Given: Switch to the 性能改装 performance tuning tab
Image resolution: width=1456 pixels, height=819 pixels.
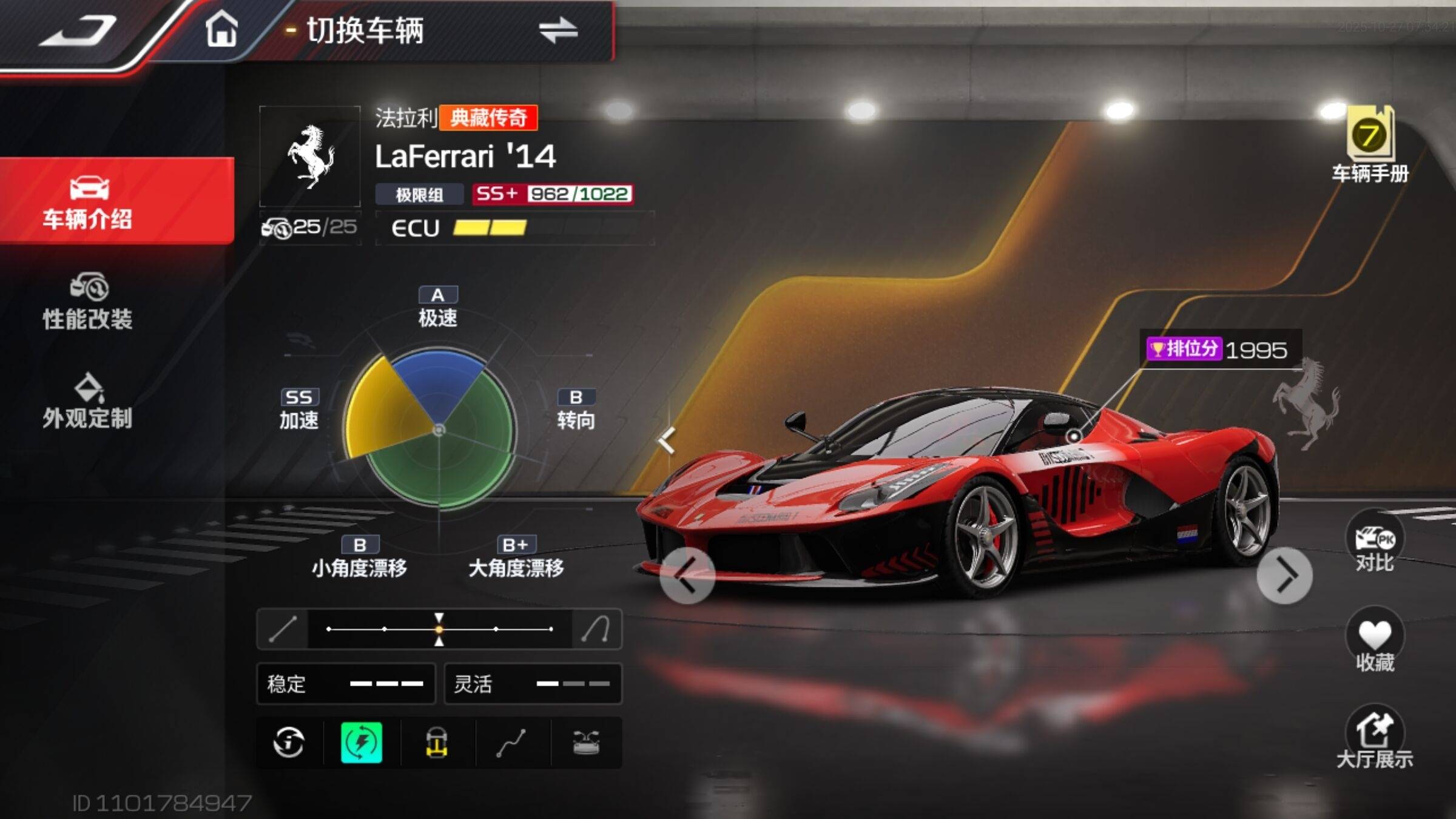Looking at the screenshot, I should pos(88,302).
